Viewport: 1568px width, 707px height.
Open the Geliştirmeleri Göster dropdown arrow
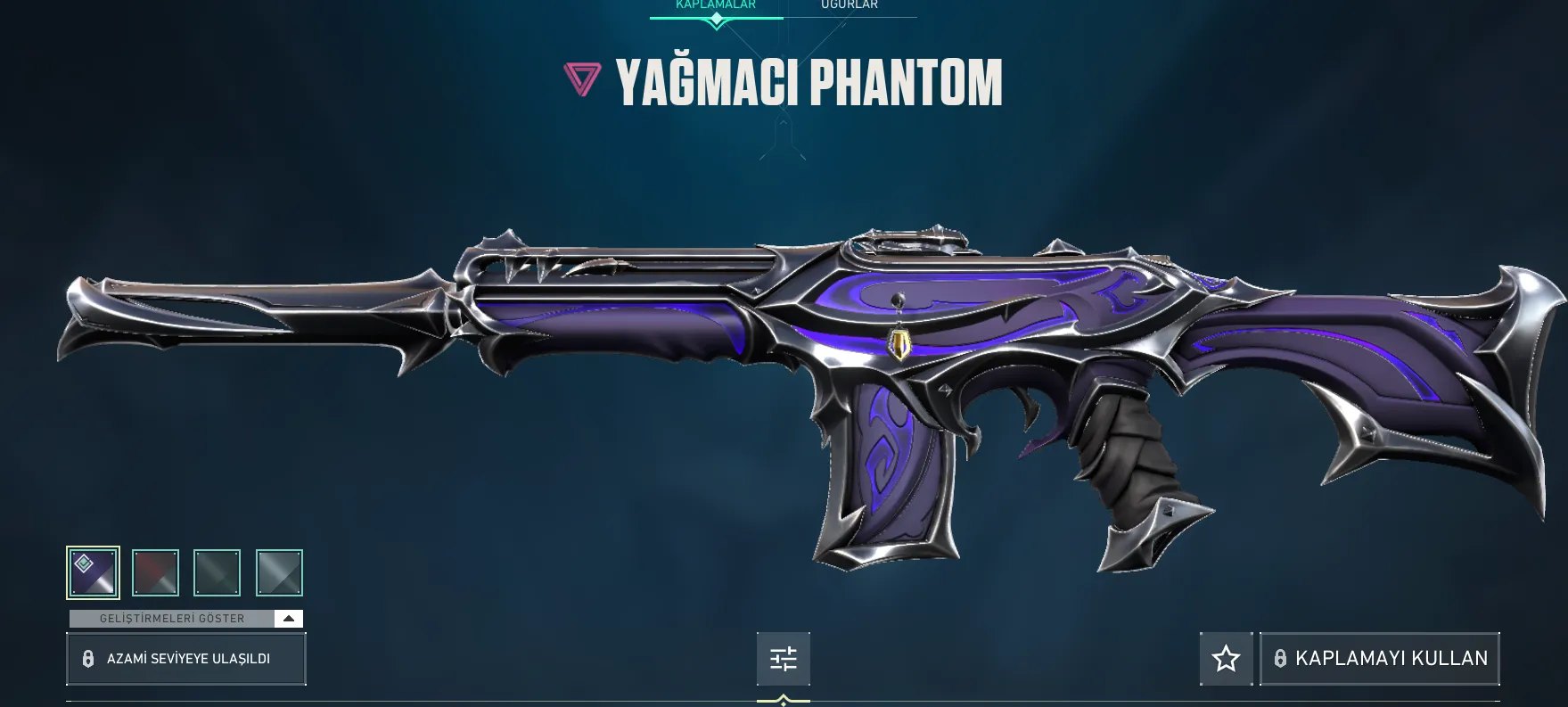tap(288, 618)
